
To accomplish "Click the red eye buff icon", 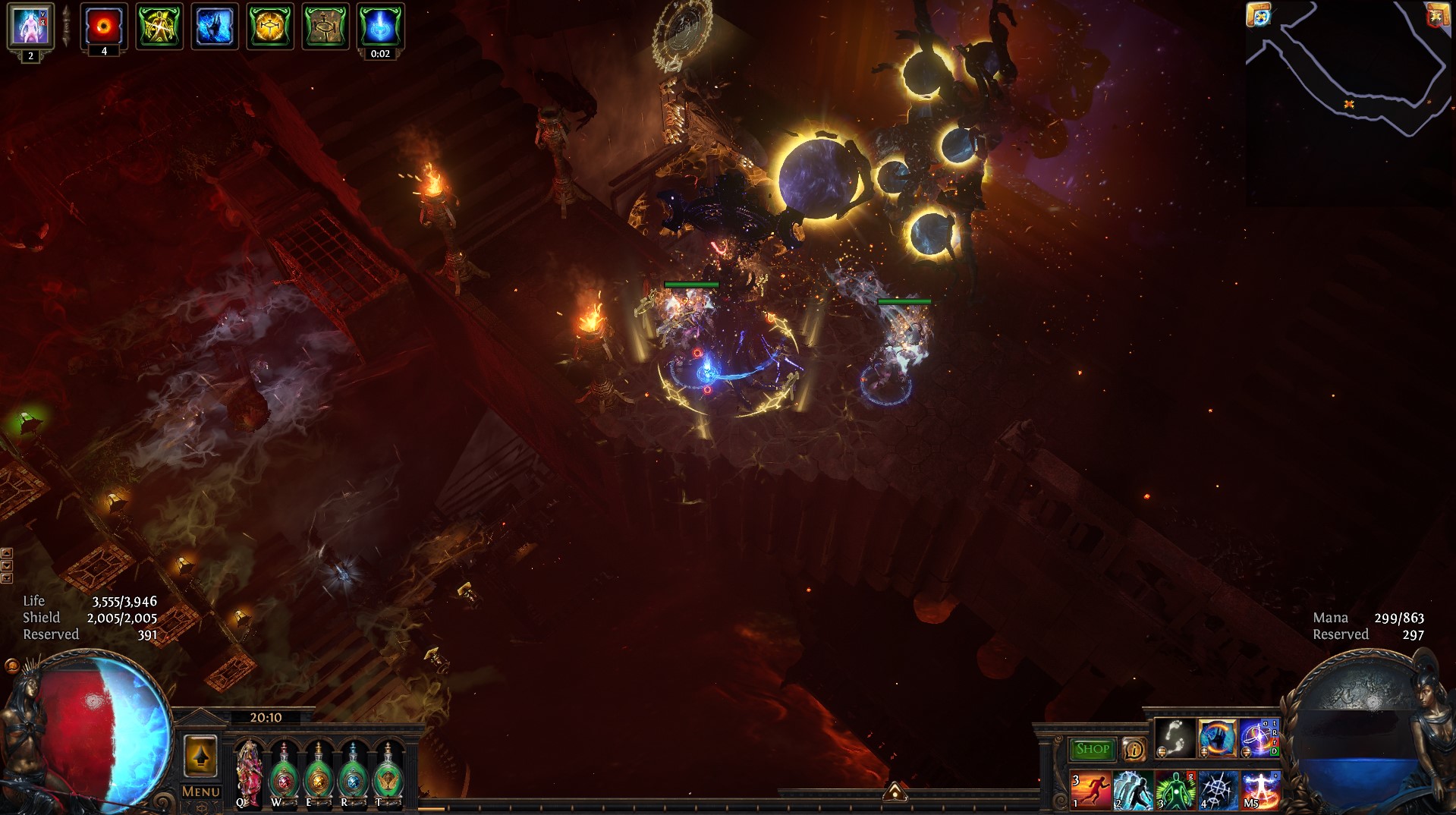I will pyautogui.click(x=104, y=26).
